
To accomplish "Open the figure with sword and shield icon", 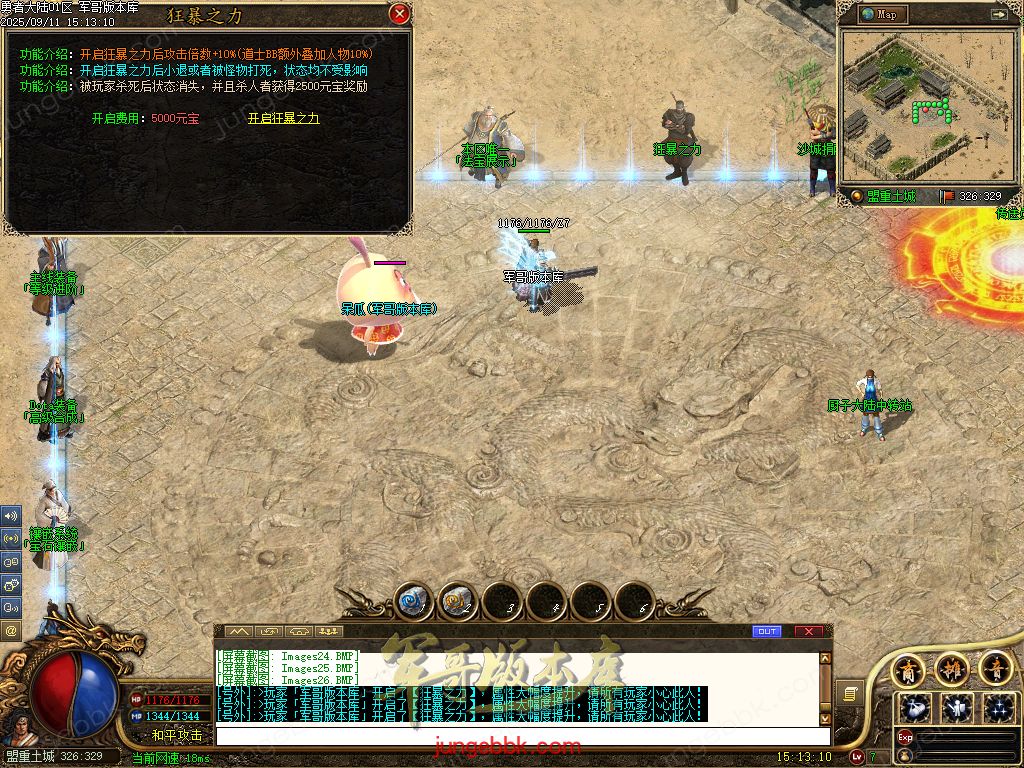I will (957, 708).
